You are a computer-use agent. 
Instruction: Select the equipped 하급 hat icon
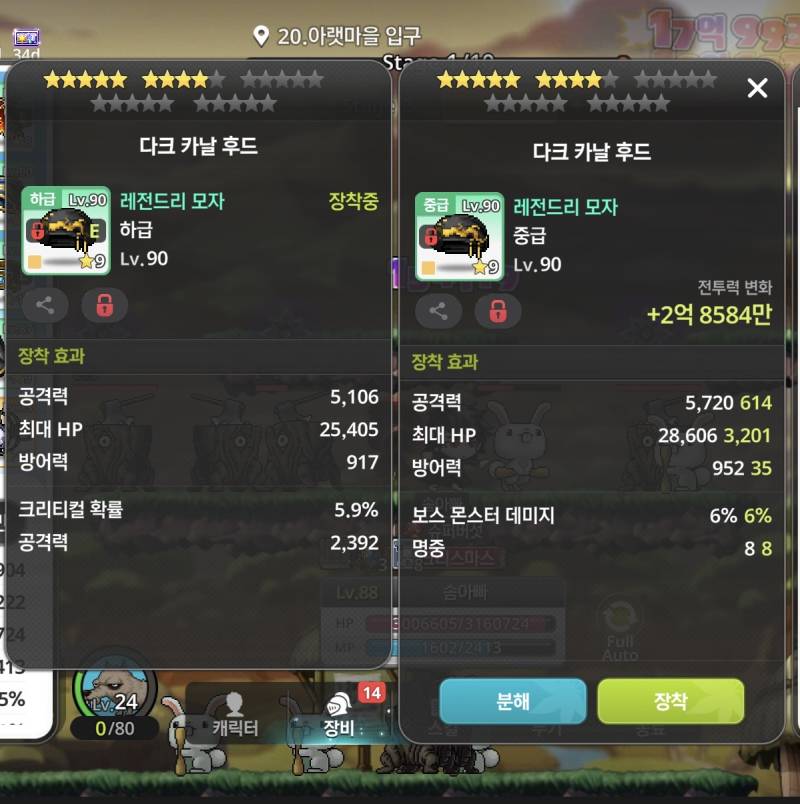(x=66, y=230)
